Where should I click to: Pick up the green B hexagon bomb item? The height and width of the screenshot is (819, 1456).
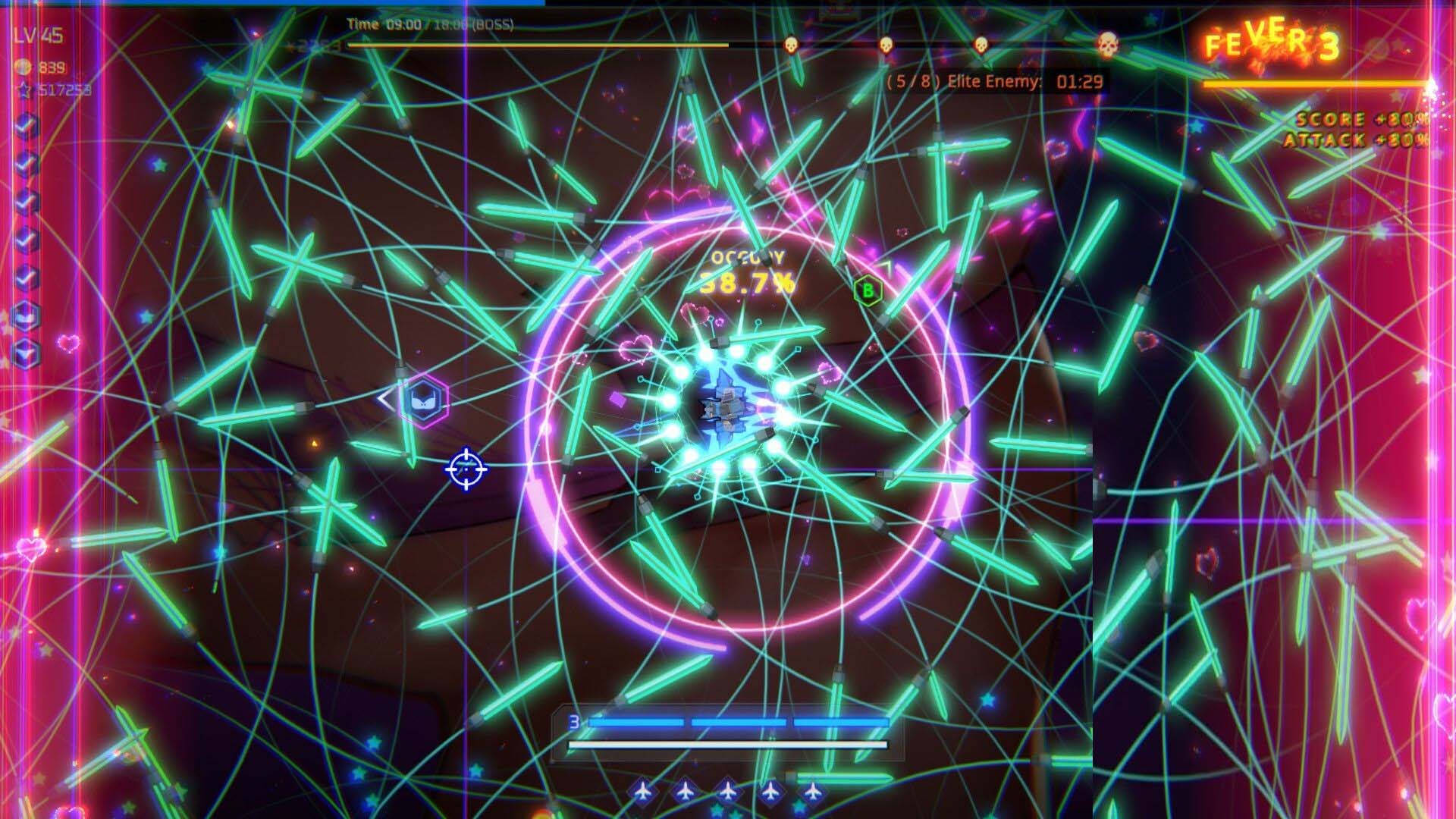pos(867,290)
